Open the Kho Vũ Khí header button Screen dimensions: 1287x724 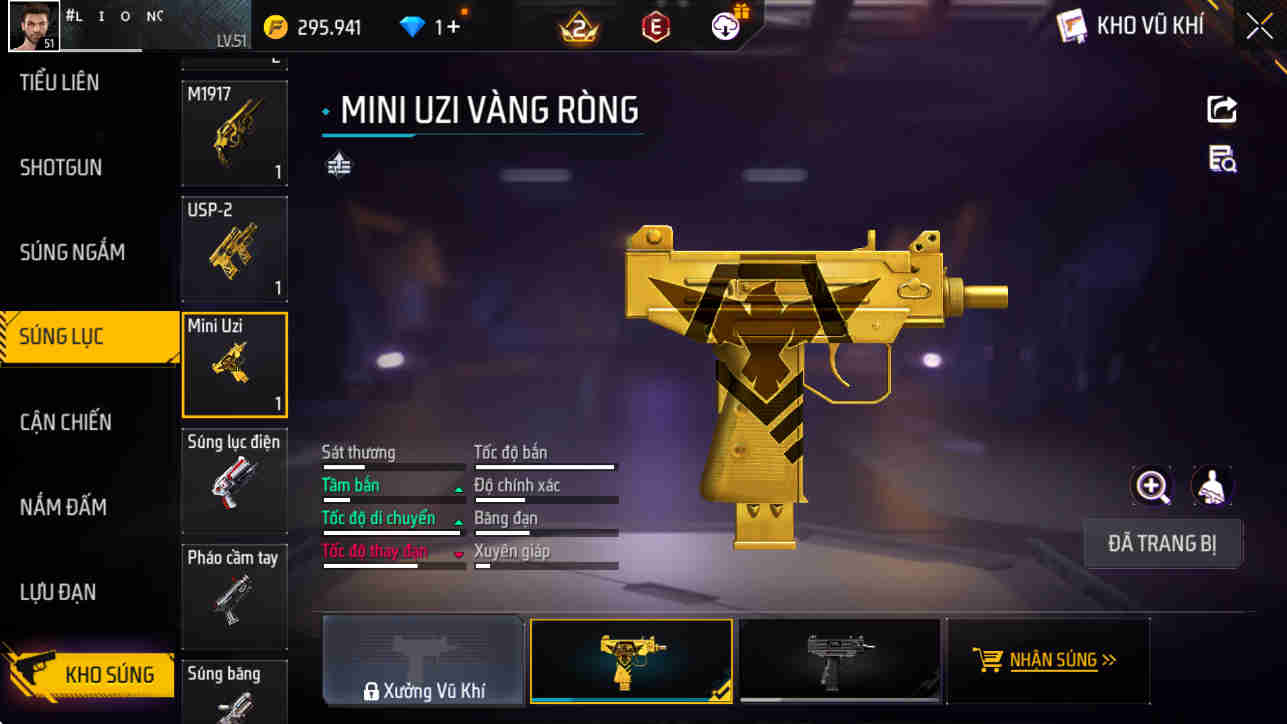click(x=1132, y=26)
